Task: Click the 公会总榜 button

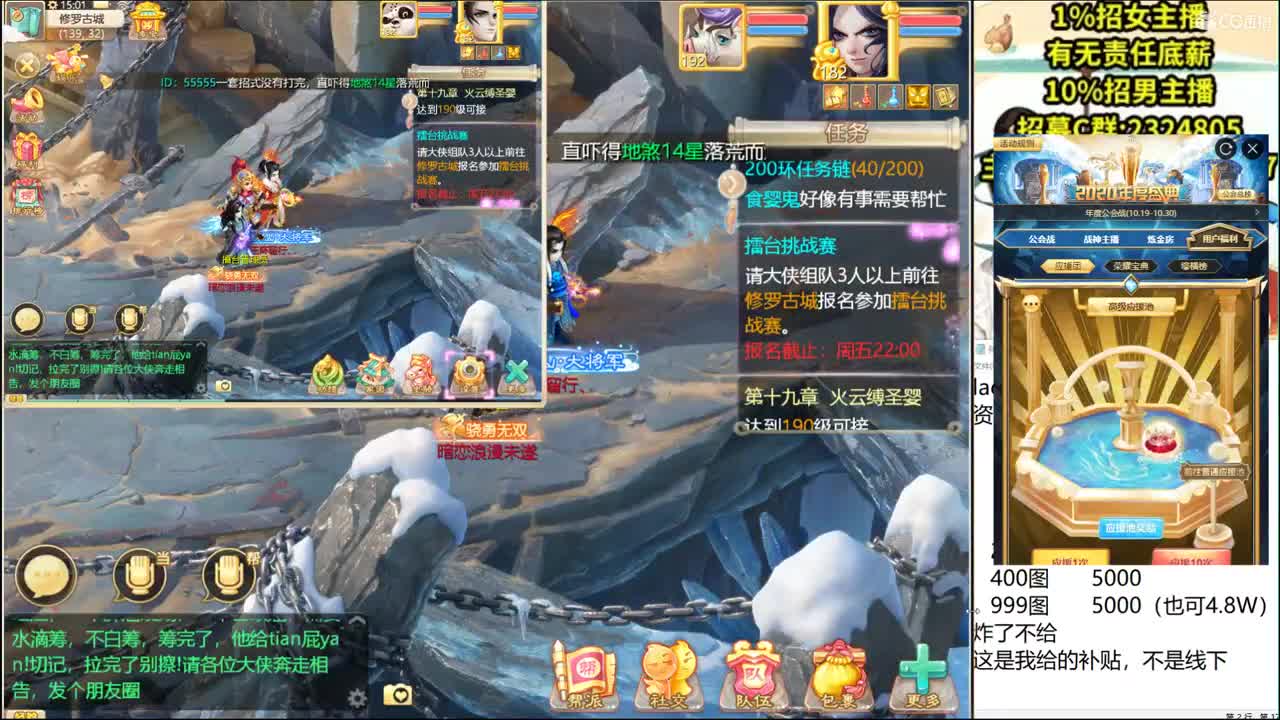Action: [1238, 193]
